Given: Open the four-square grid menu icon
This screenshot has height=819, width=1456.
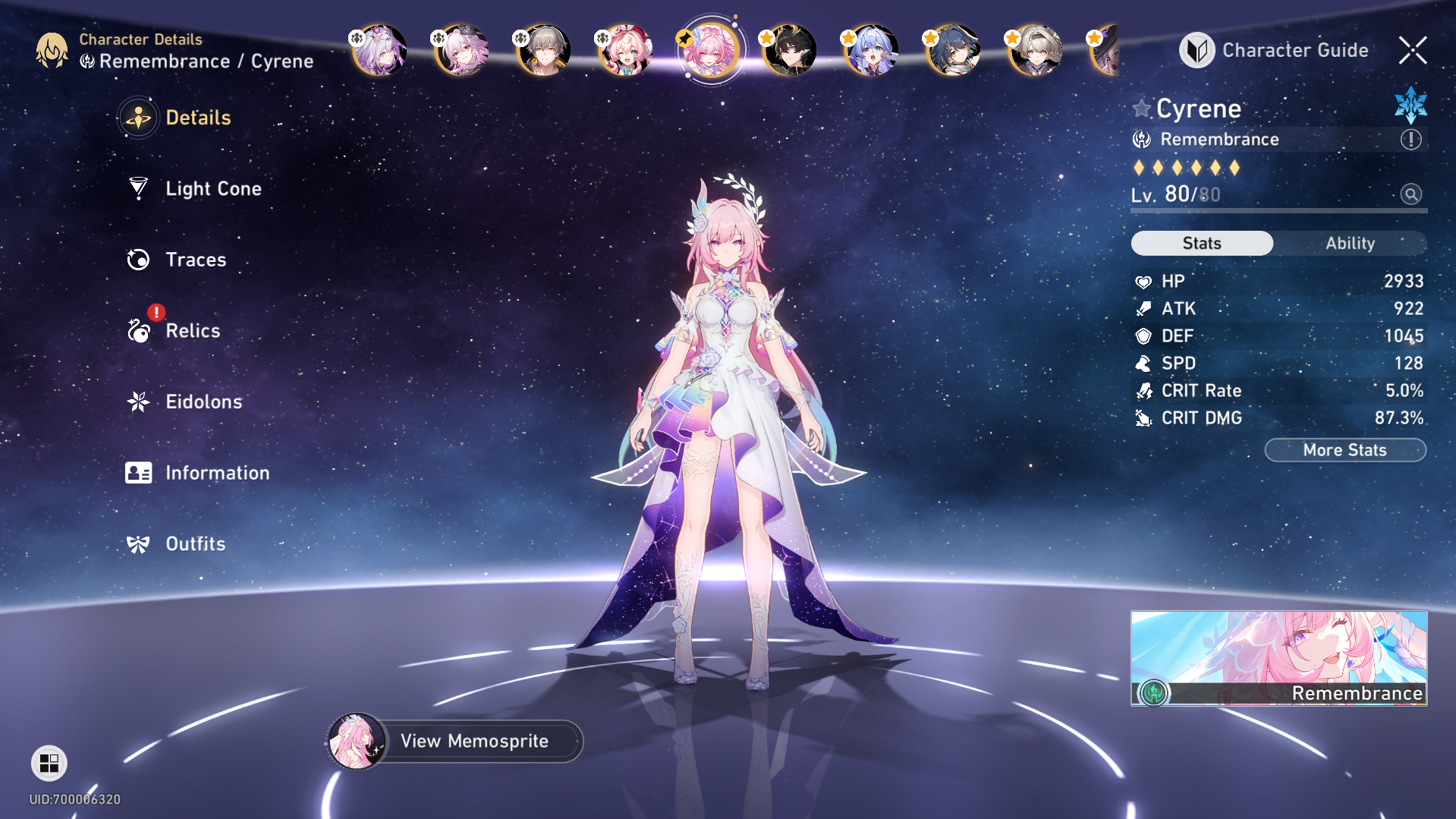Looking at the screenshot, I should (x=49, y=763).
